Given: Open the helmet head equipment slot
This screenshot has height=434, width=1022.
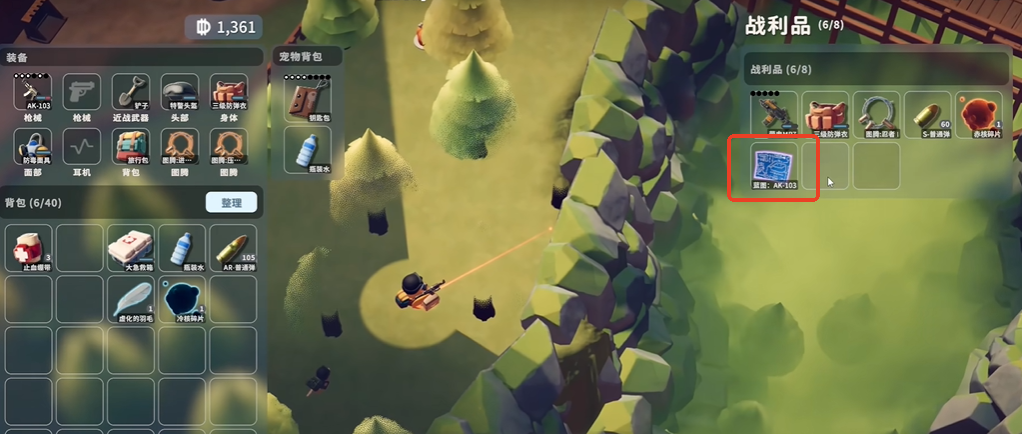Looking at the screenshot, I should 180,95.
